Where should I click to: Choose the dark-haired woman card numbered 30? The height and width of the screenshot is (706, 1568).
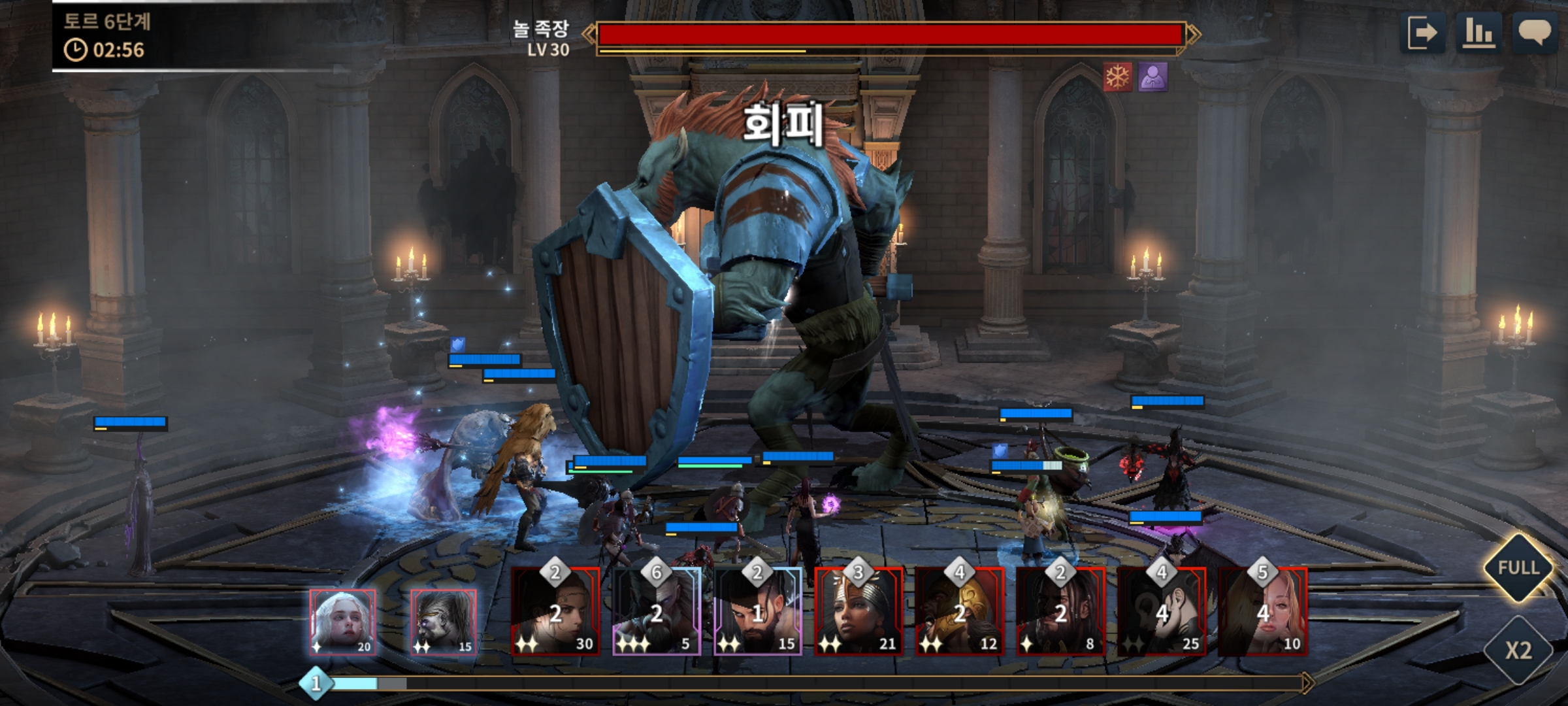(x=555, y=613)
